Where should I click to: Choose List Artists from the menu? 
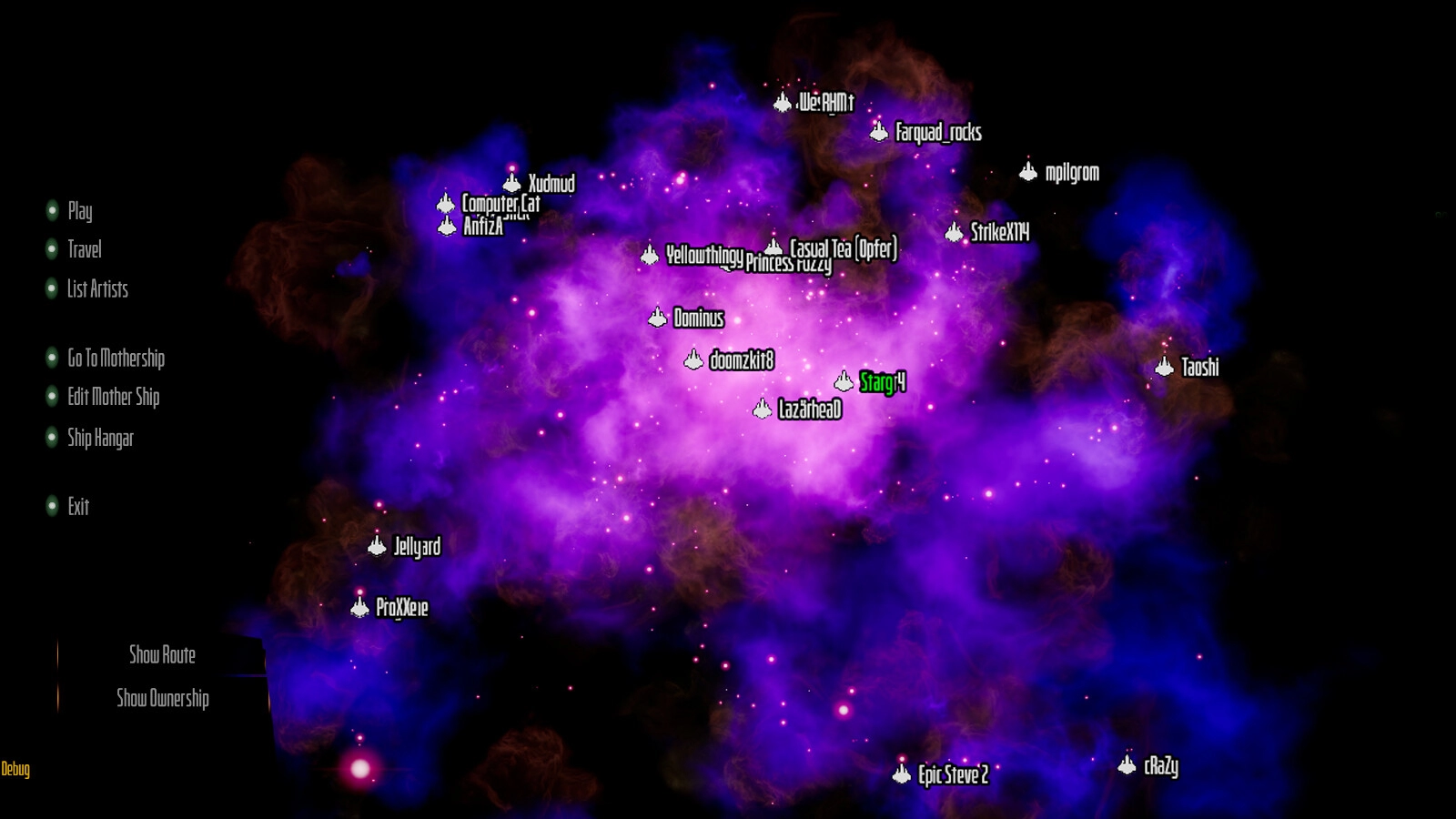(x=96, y=289)
